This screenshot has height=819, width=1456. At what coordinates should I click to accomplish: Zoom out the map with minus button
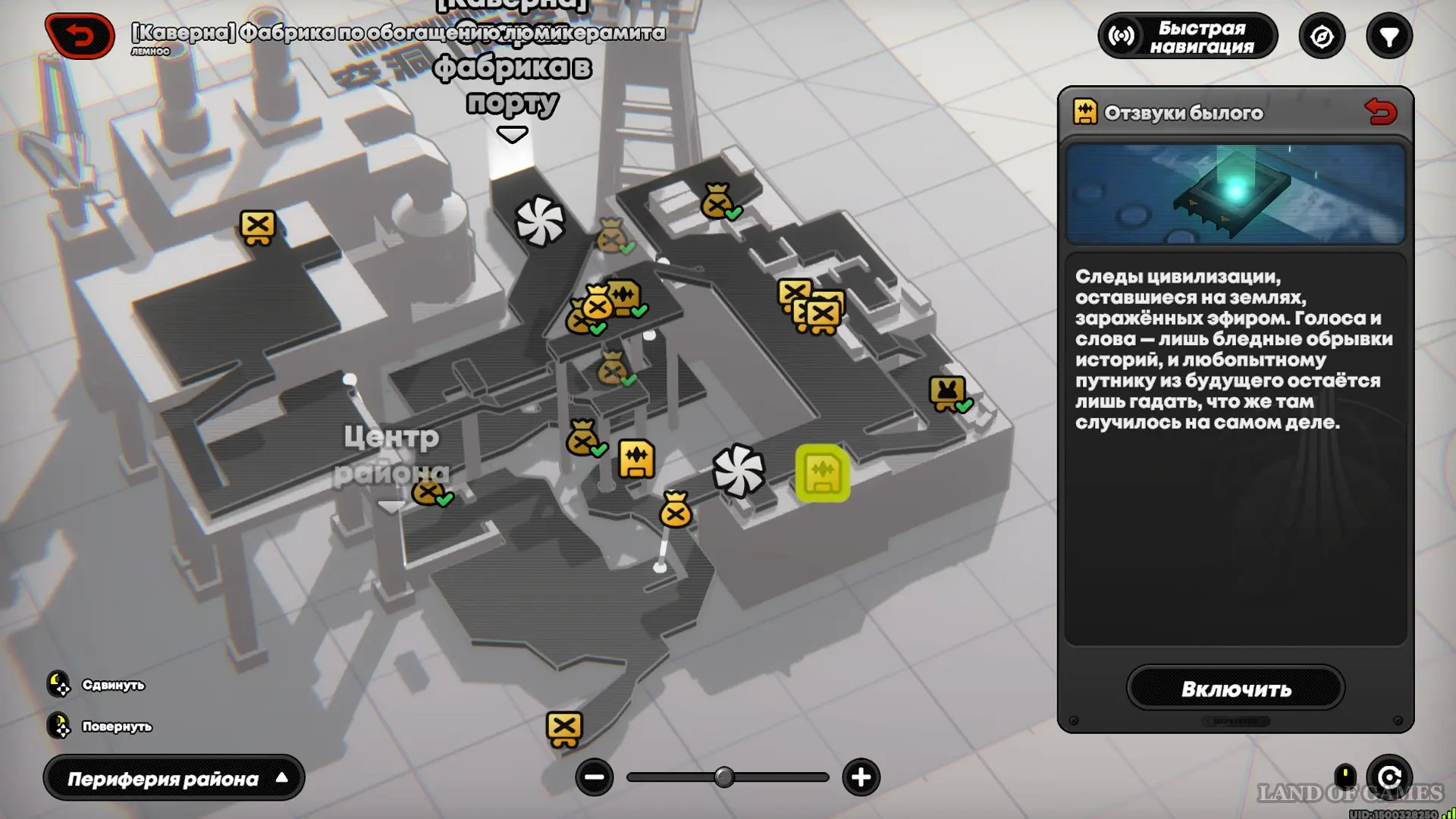(594, 777)
